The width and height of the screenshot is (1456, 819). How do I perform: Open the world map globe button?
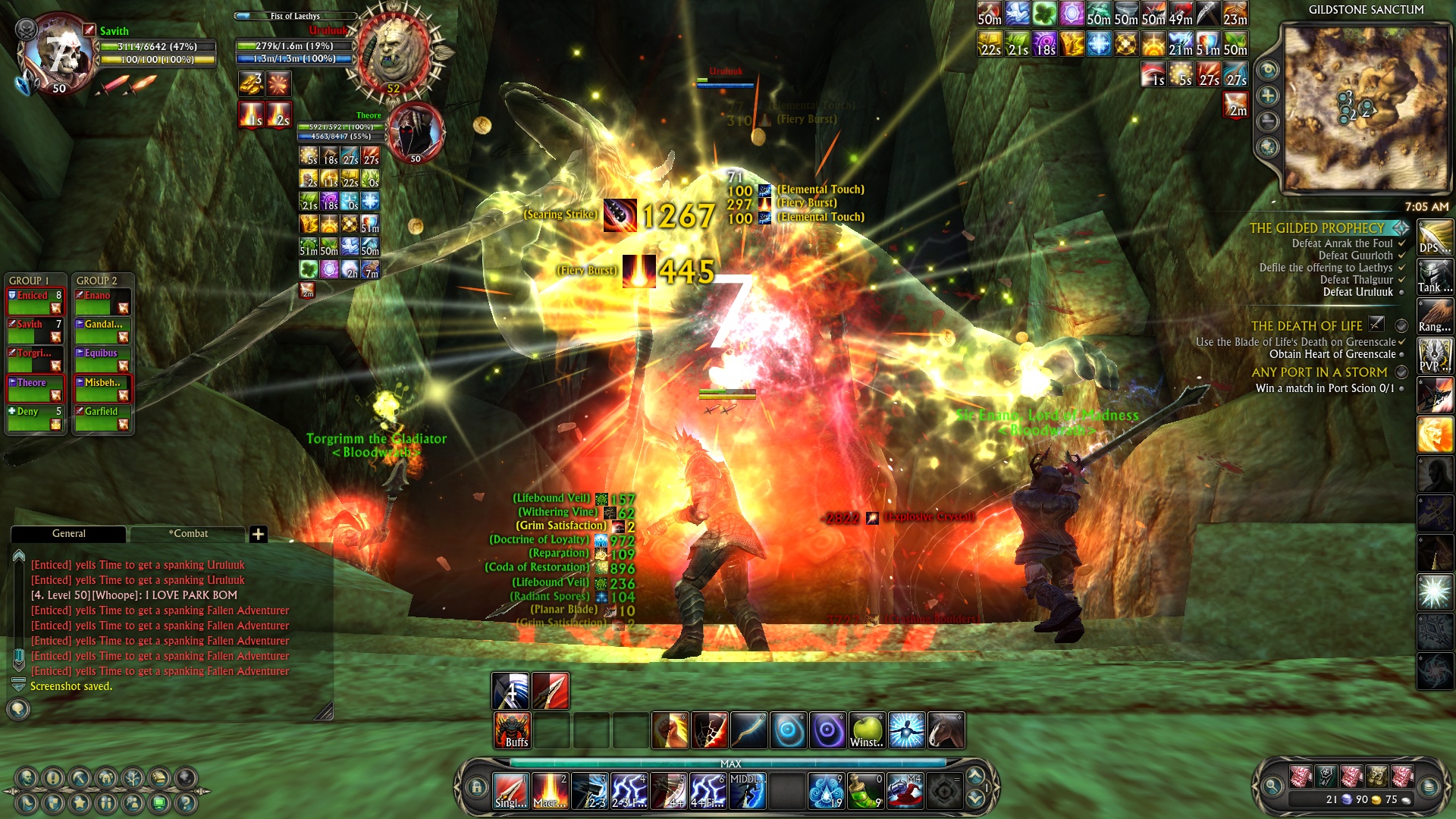pyautogui.click(x=1267, y=147)
